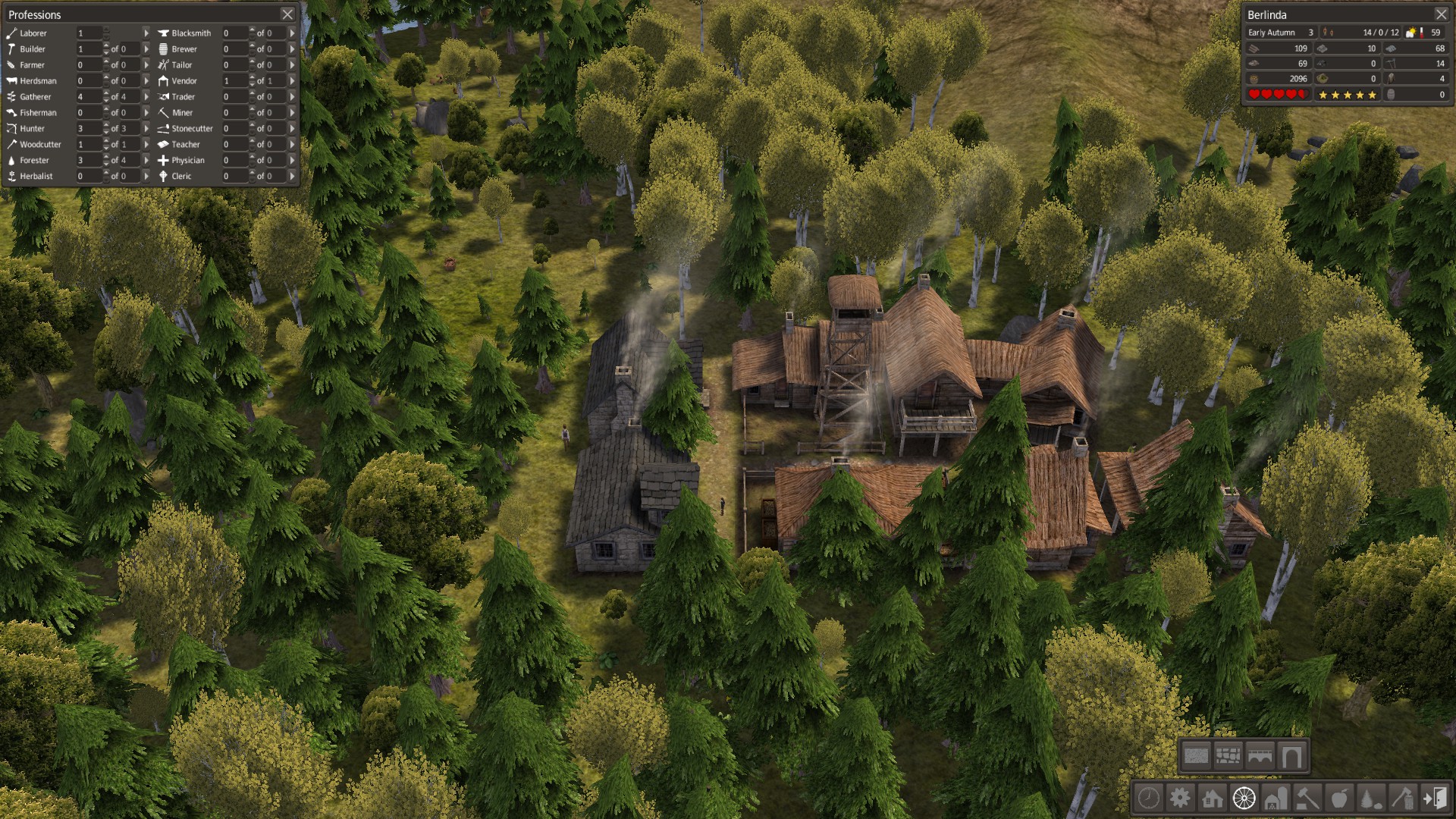The height and width of the screenshot is (819, 1456).
Task: Click the Hunter count number field
Action: coord(88,129)
